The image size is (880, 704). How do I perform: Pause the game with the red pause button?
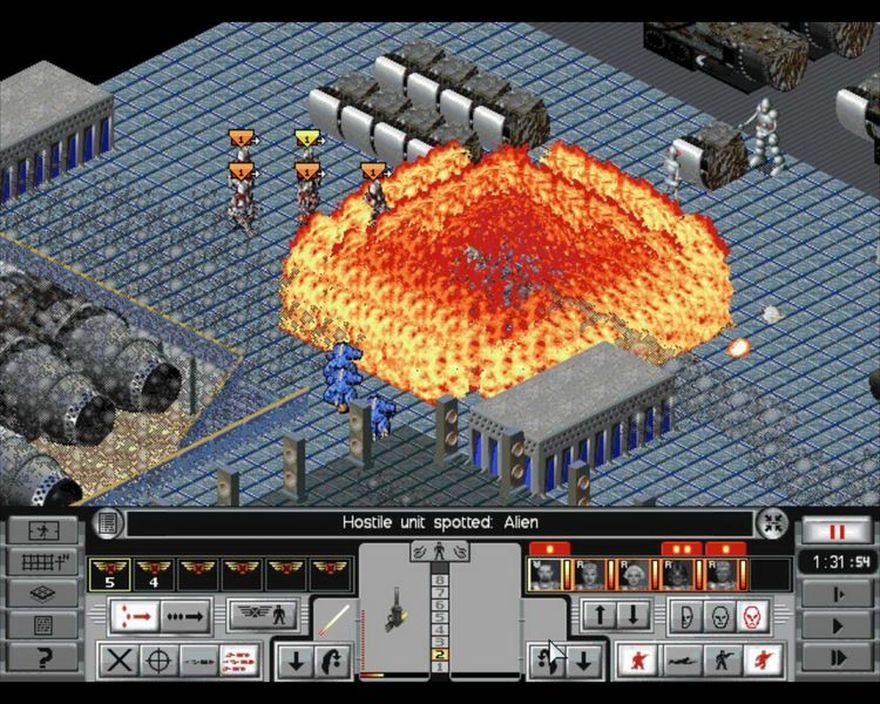[836, 530]
